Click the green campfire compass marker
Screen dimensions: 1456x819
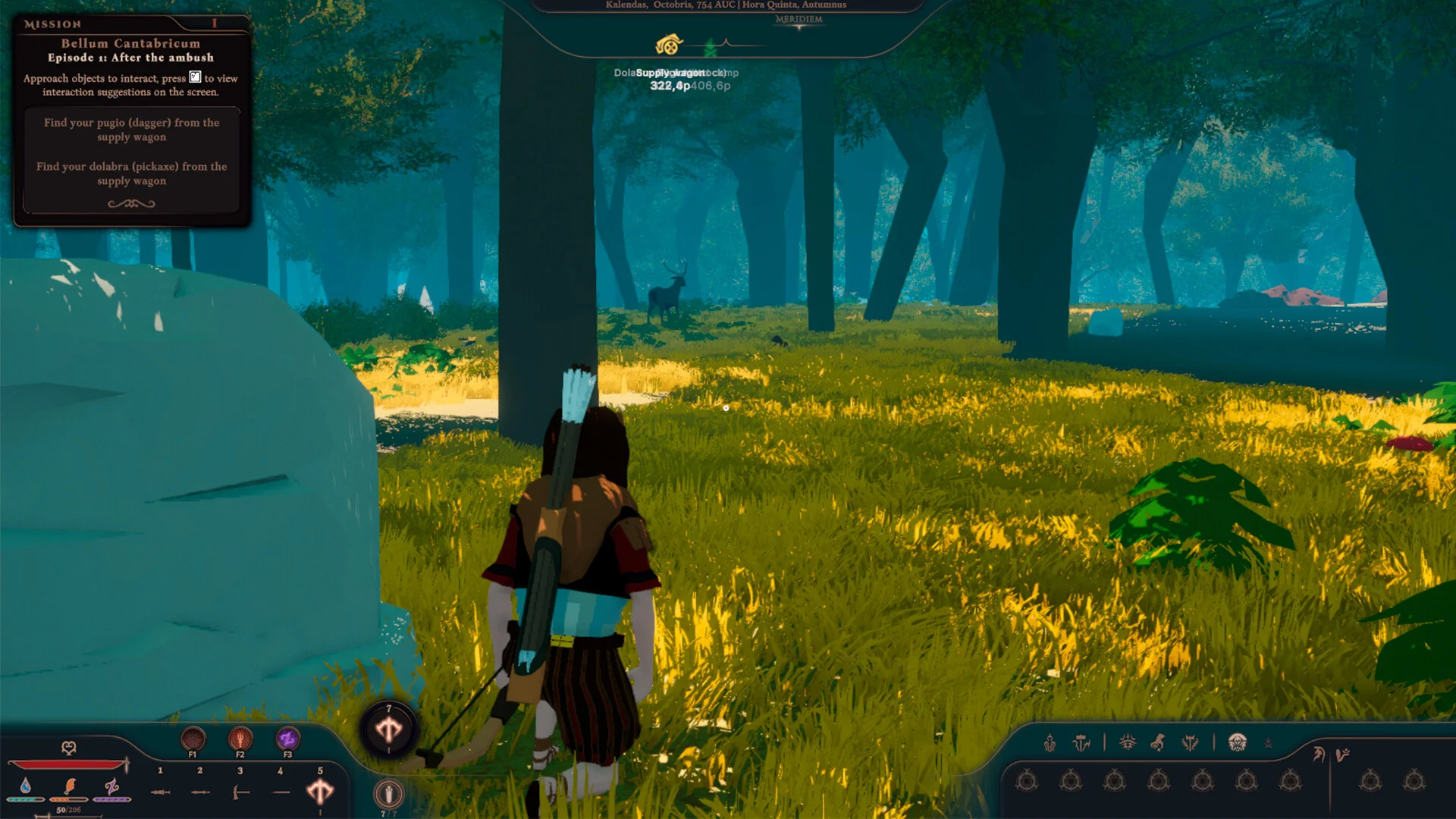pyautogui.click(x=711, y=49)
